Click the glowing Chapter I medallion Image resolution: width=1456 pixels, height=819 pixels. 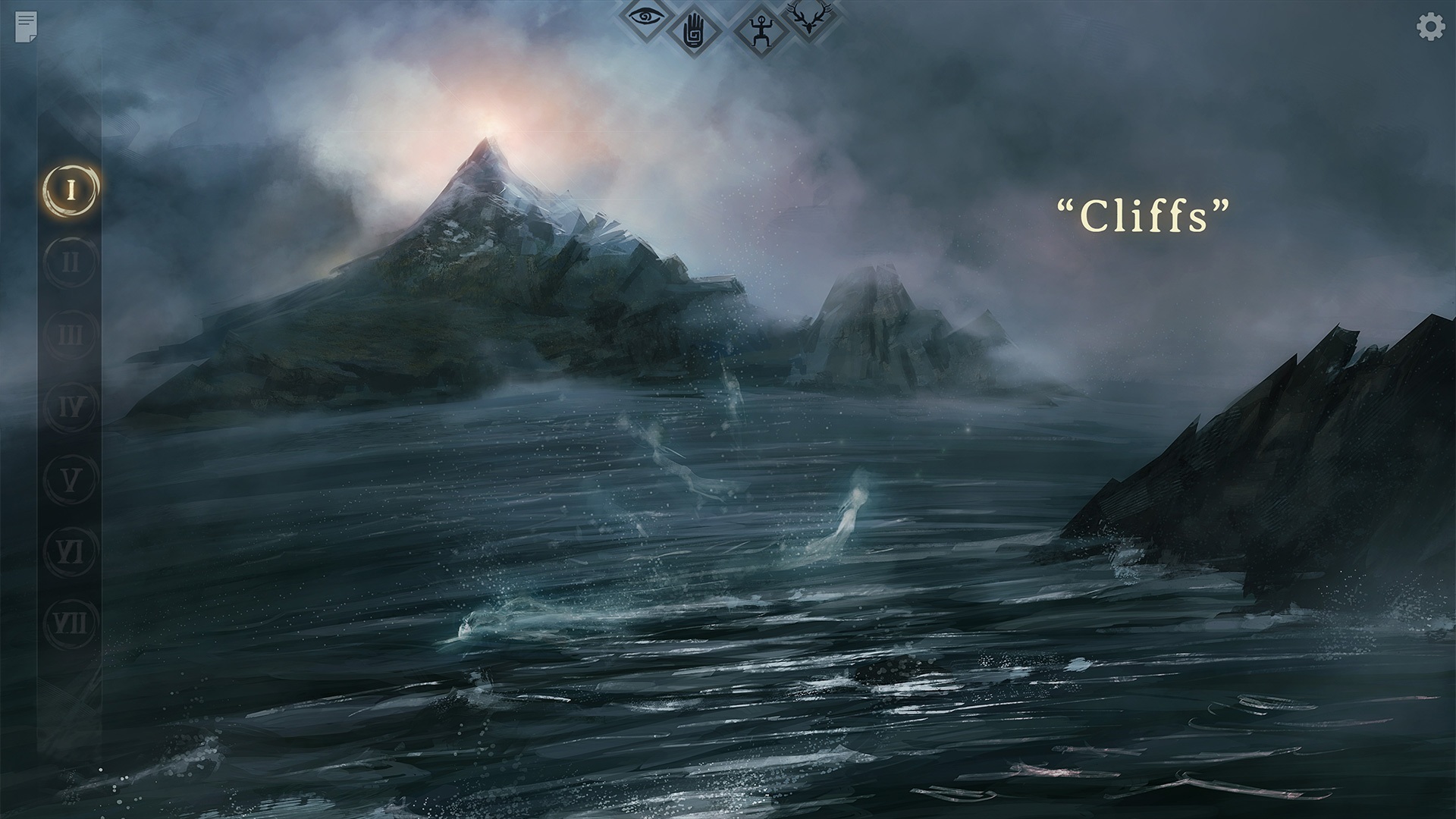69,189
